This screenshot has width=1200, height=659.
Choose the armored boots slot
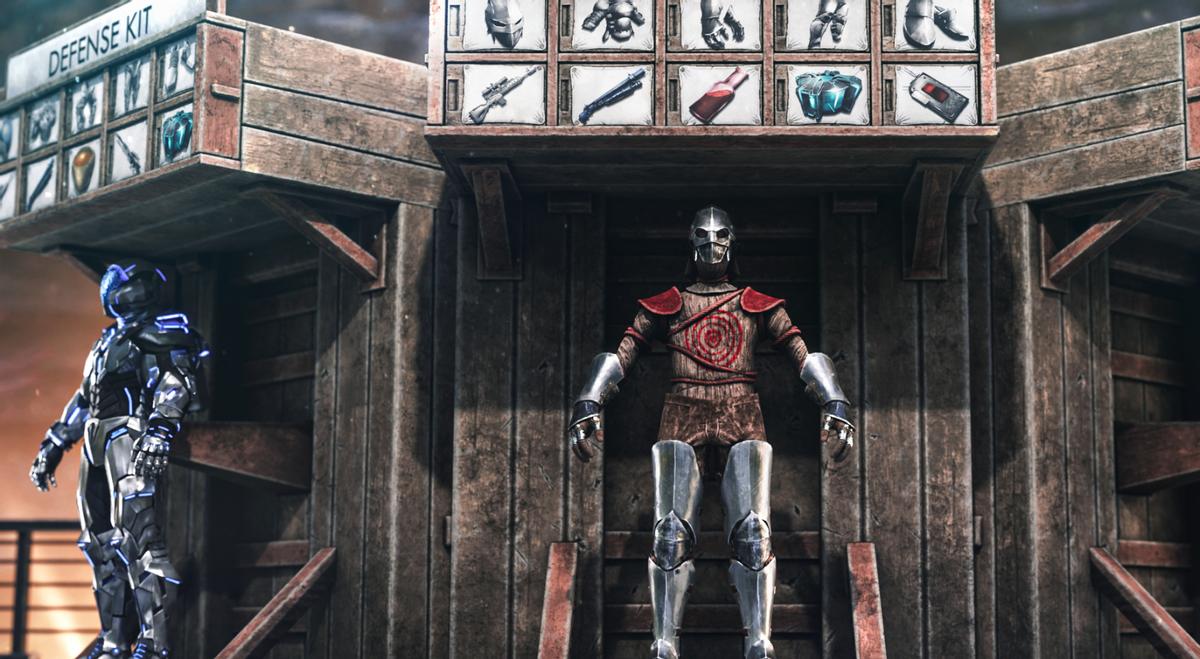935,23
